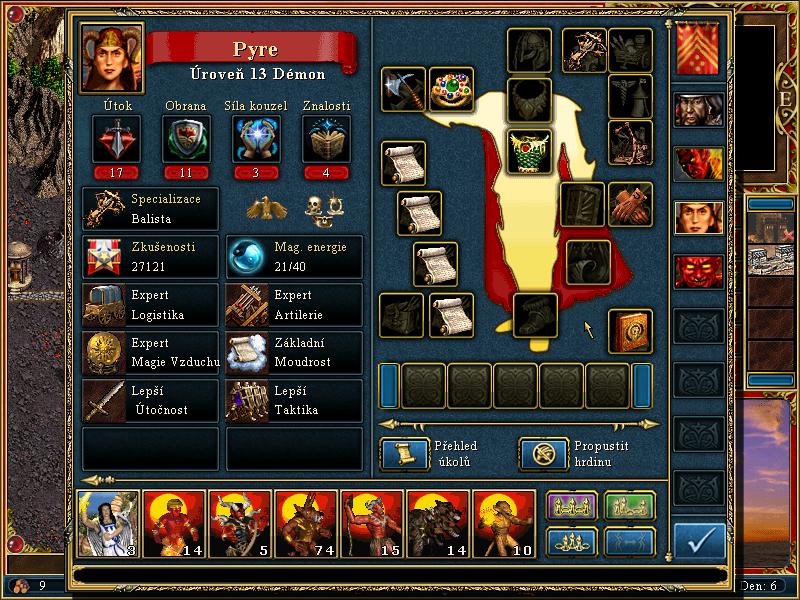Select the jeweled ring artifact
Viewport: 800px width, 600px height.
tap(451, 91)
